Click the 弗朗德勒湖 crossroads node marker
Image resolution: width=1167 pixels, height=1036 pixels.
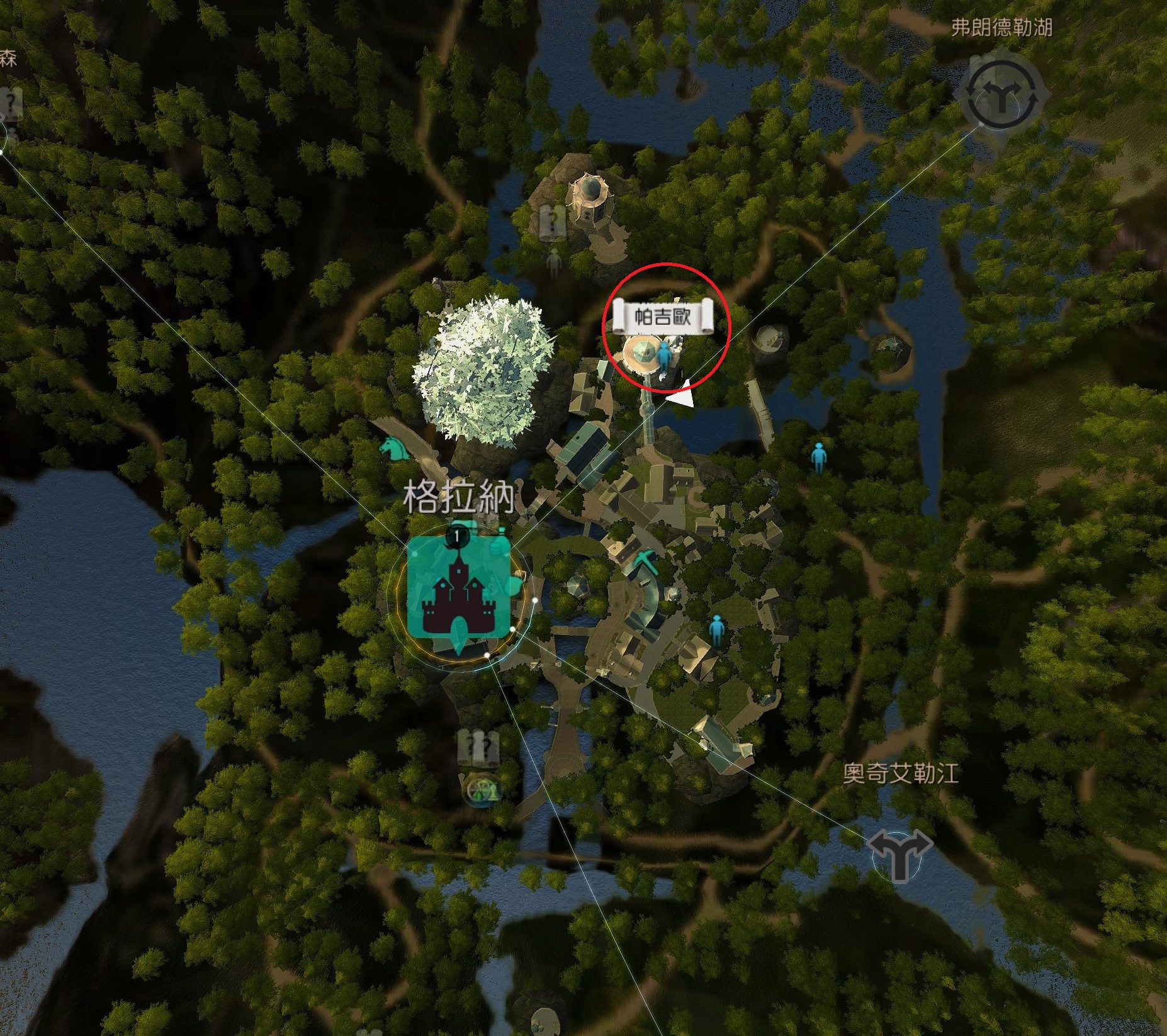point(1001,98)
